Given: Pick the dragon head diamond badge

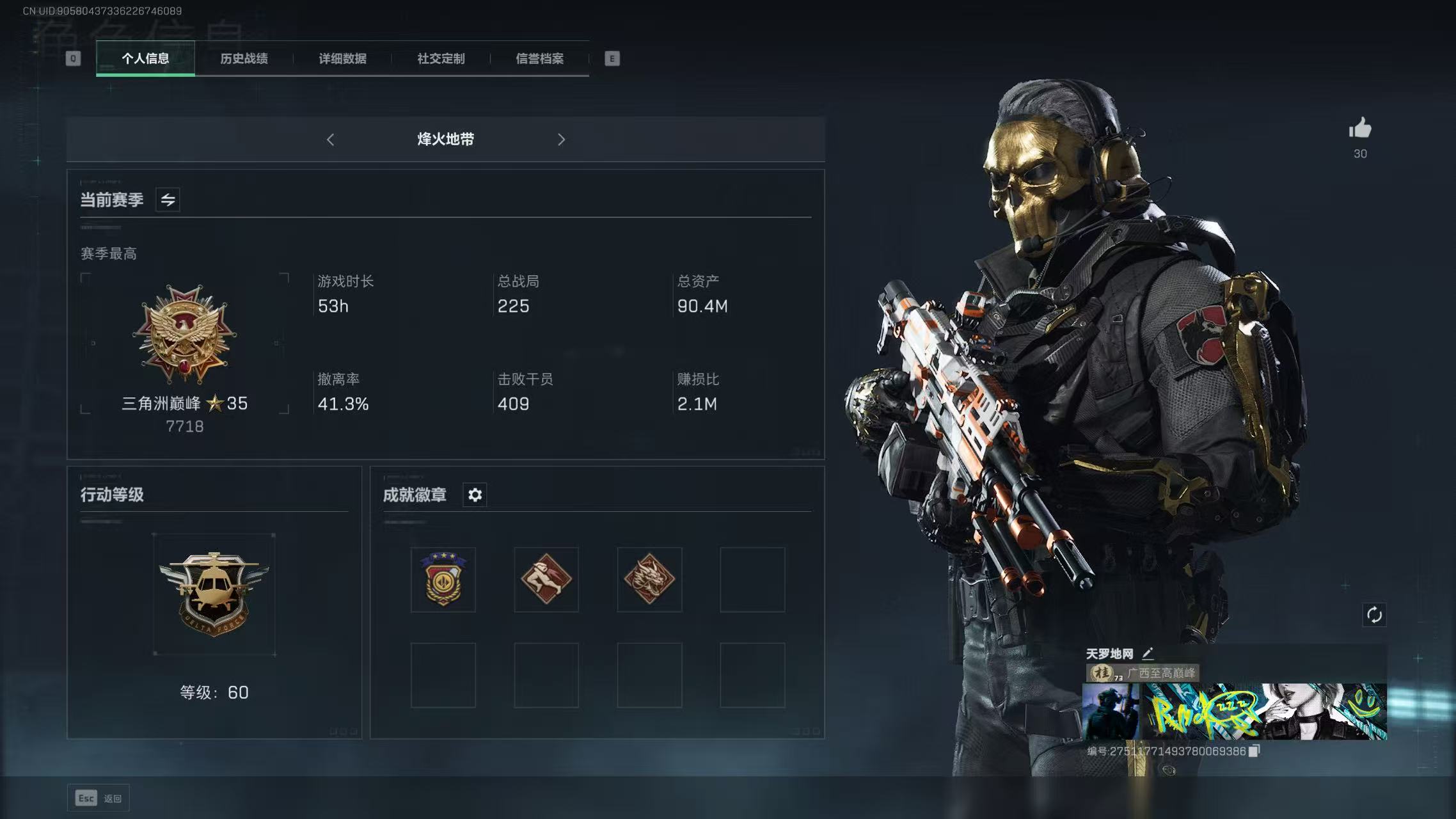Looking at the screenshot, I should 649,580.
